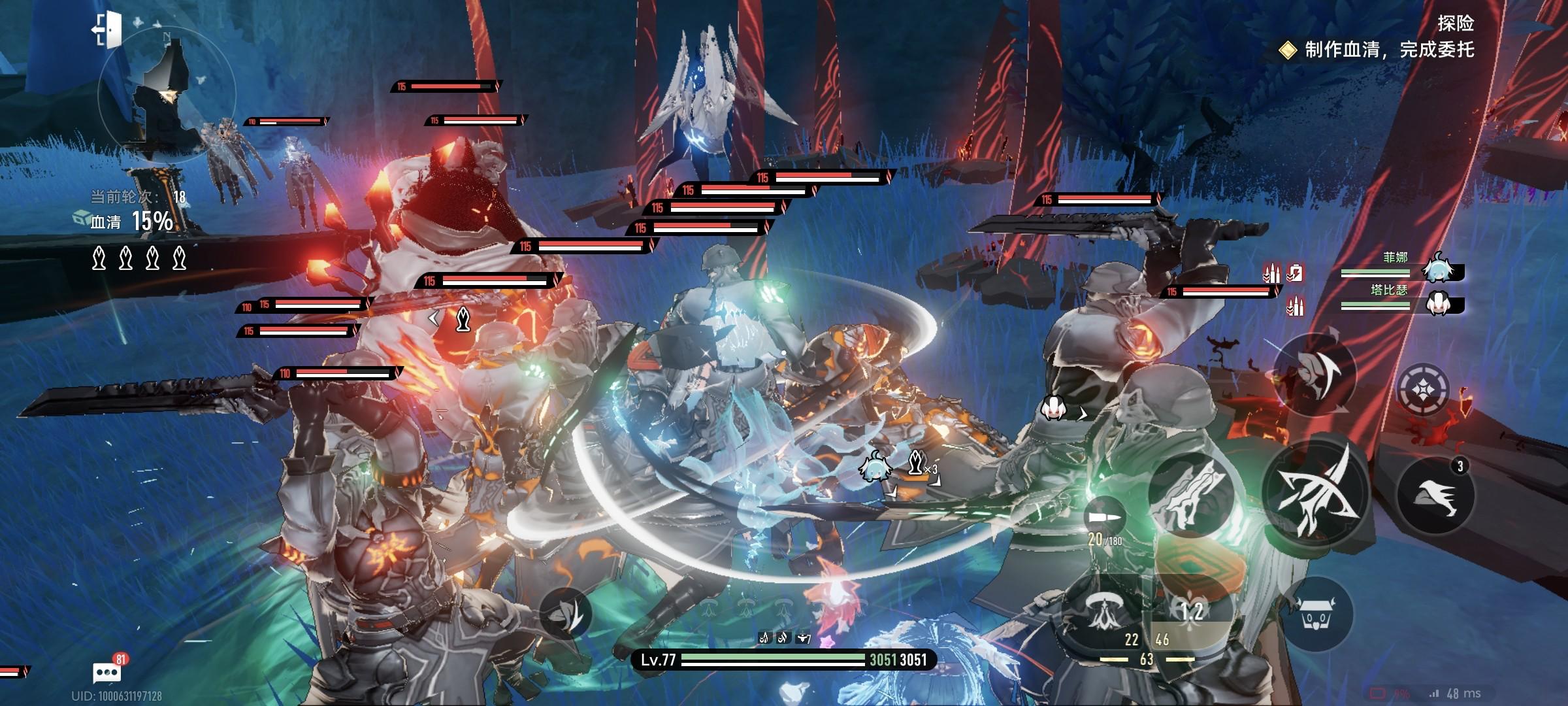Tap the bullet reload icon
This screenshot has height=706, width=1568.
pyautogui.click(x=1105, y=517)
